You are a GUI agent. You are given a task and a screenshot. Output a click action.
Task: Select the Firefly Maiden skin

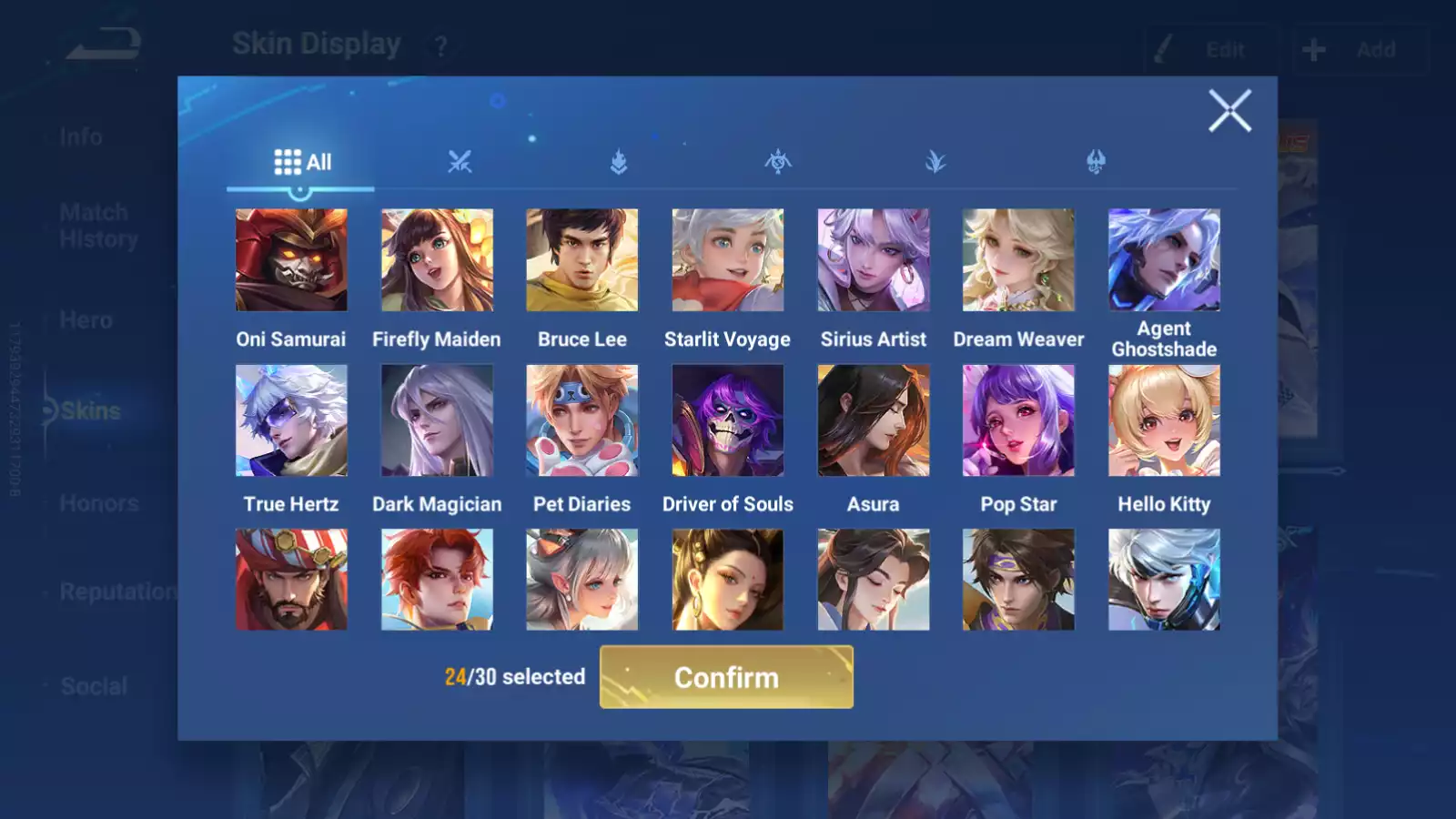tap(437, 260)
